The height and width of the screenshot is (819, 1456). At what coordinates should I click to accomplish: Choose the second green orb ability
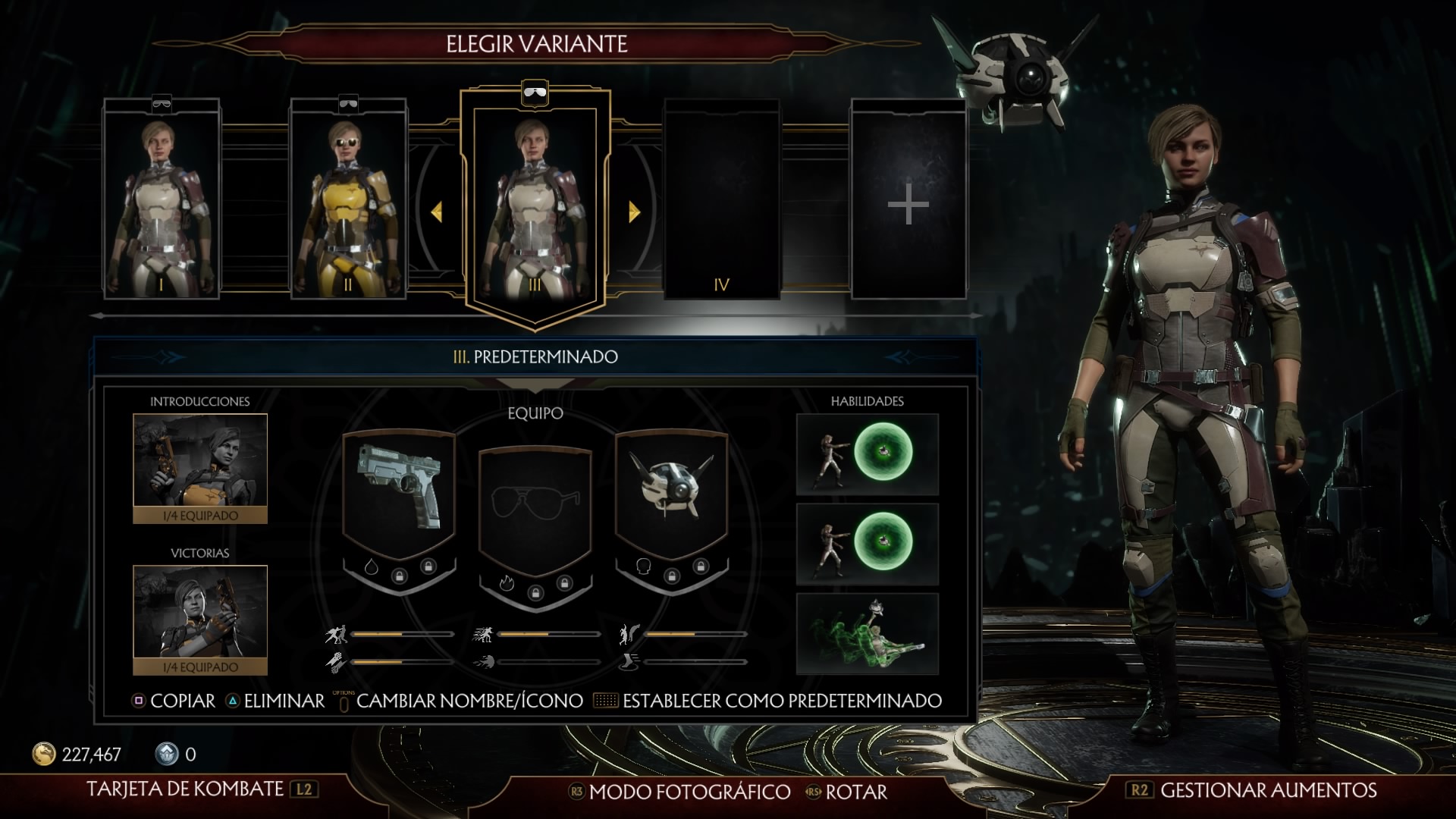tap(868, 544)
